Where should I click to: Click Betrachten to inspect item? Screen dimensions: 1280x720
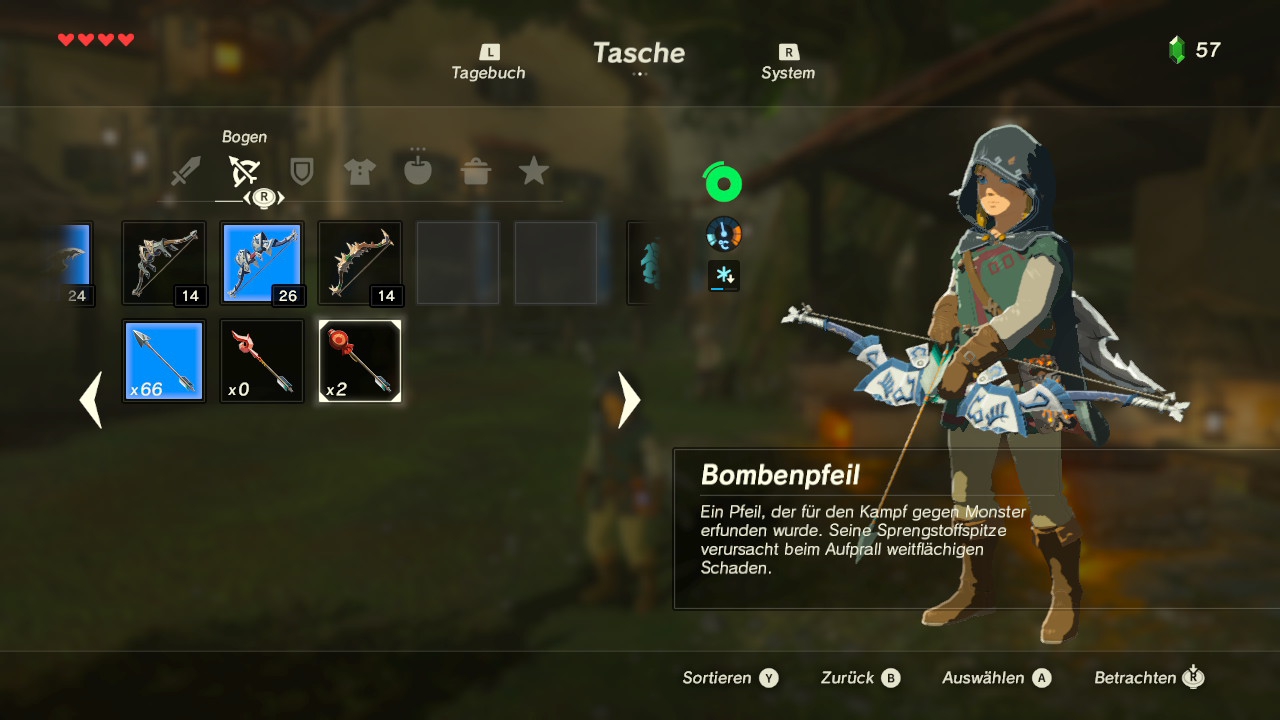(1148, 678)
